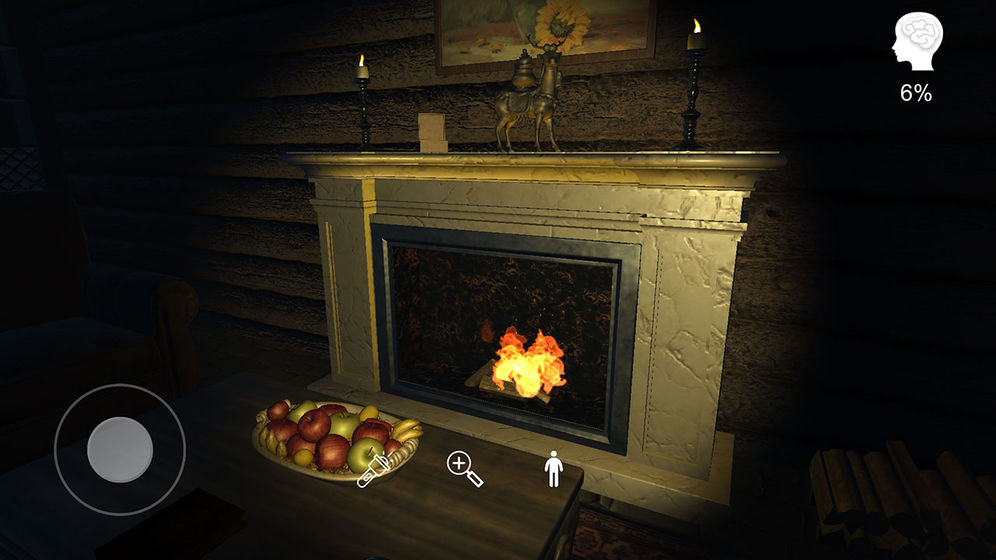The image size is (996, 560).
Task: Open the brain sanity indicator
Action: pyautogui.click(x=914, y=43)
